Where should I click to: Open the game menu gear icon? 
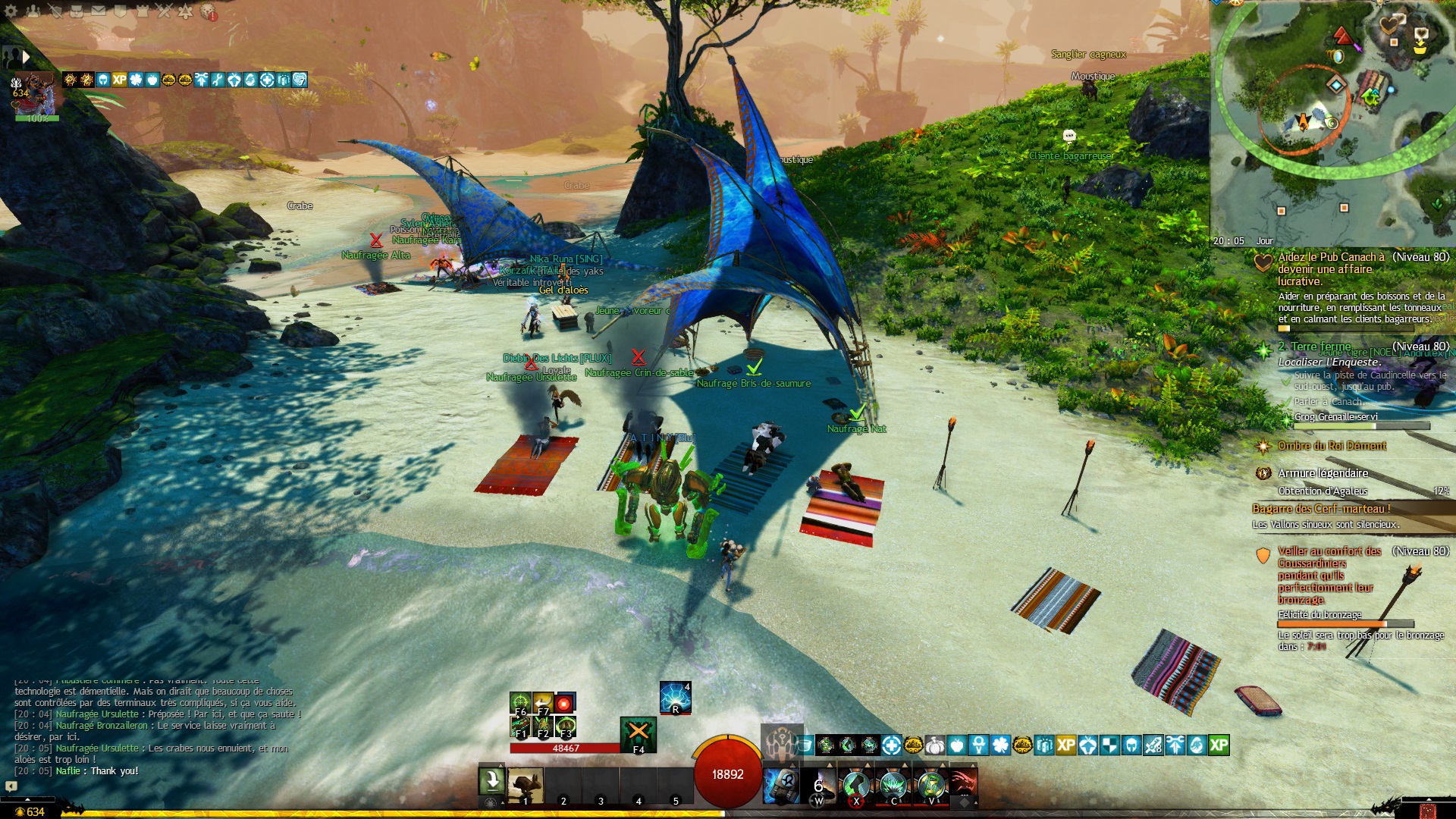click(11, 11)
